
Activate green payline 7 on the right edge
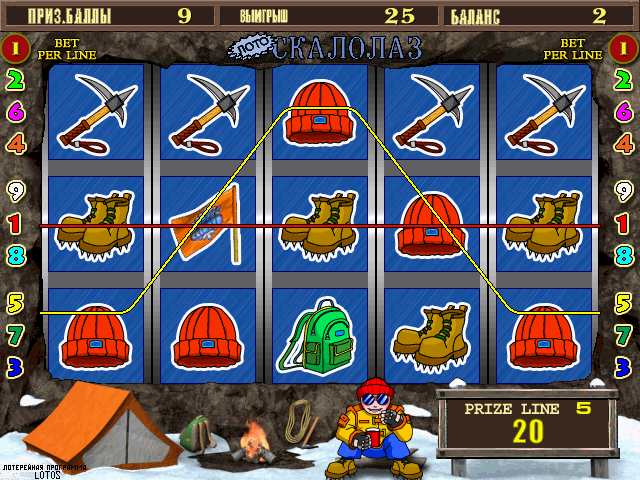click(624, 333)
